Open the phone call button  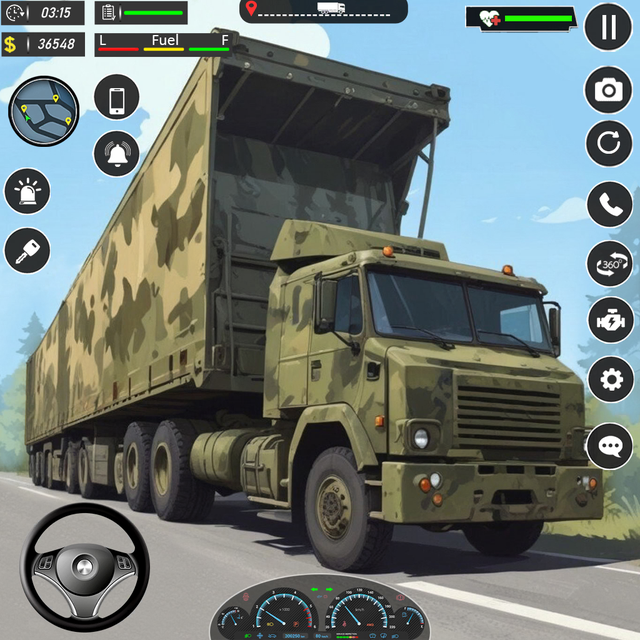tap(609, 204)
